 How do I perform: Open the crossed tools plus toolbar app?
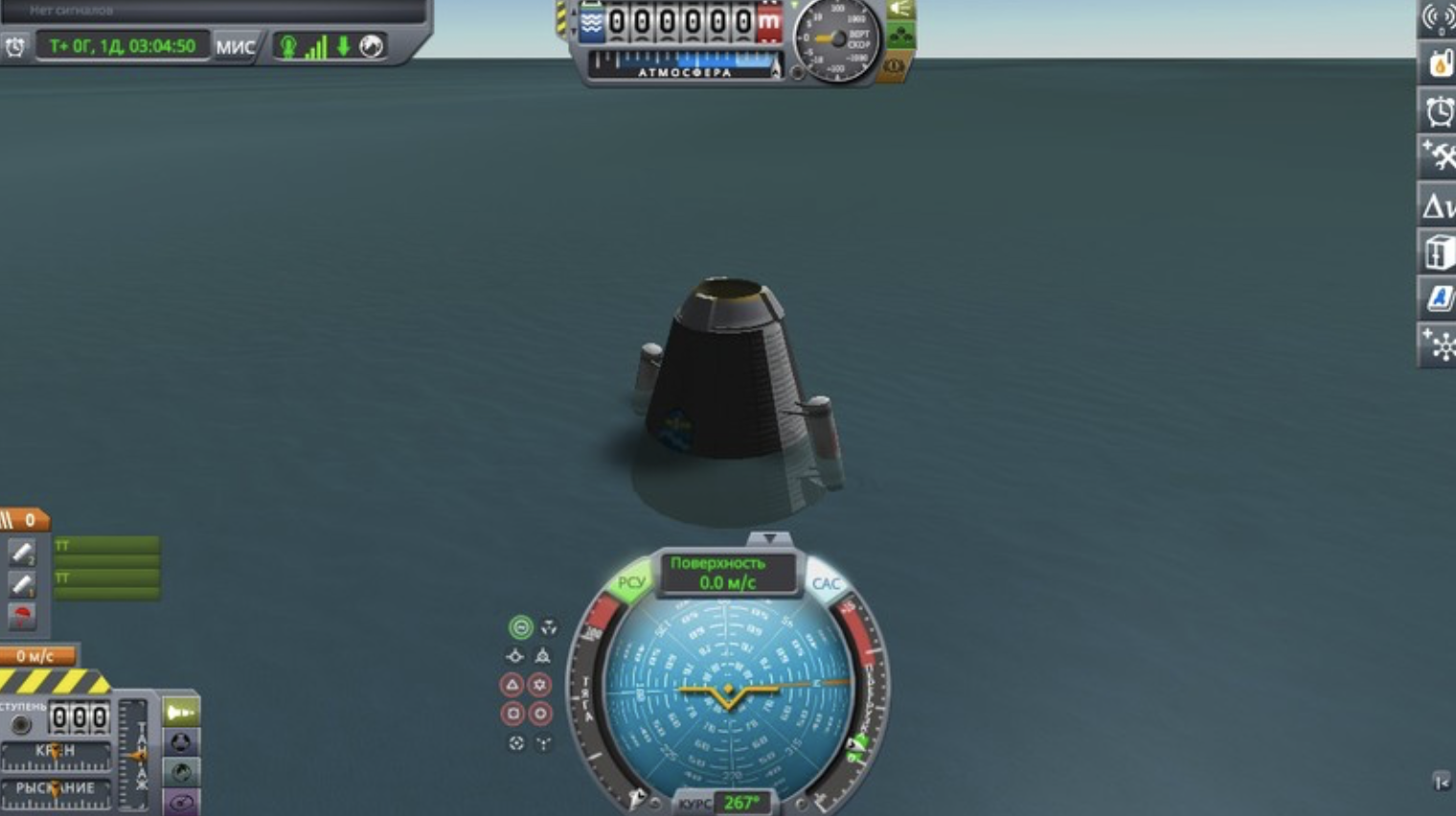pos(1439,157)
